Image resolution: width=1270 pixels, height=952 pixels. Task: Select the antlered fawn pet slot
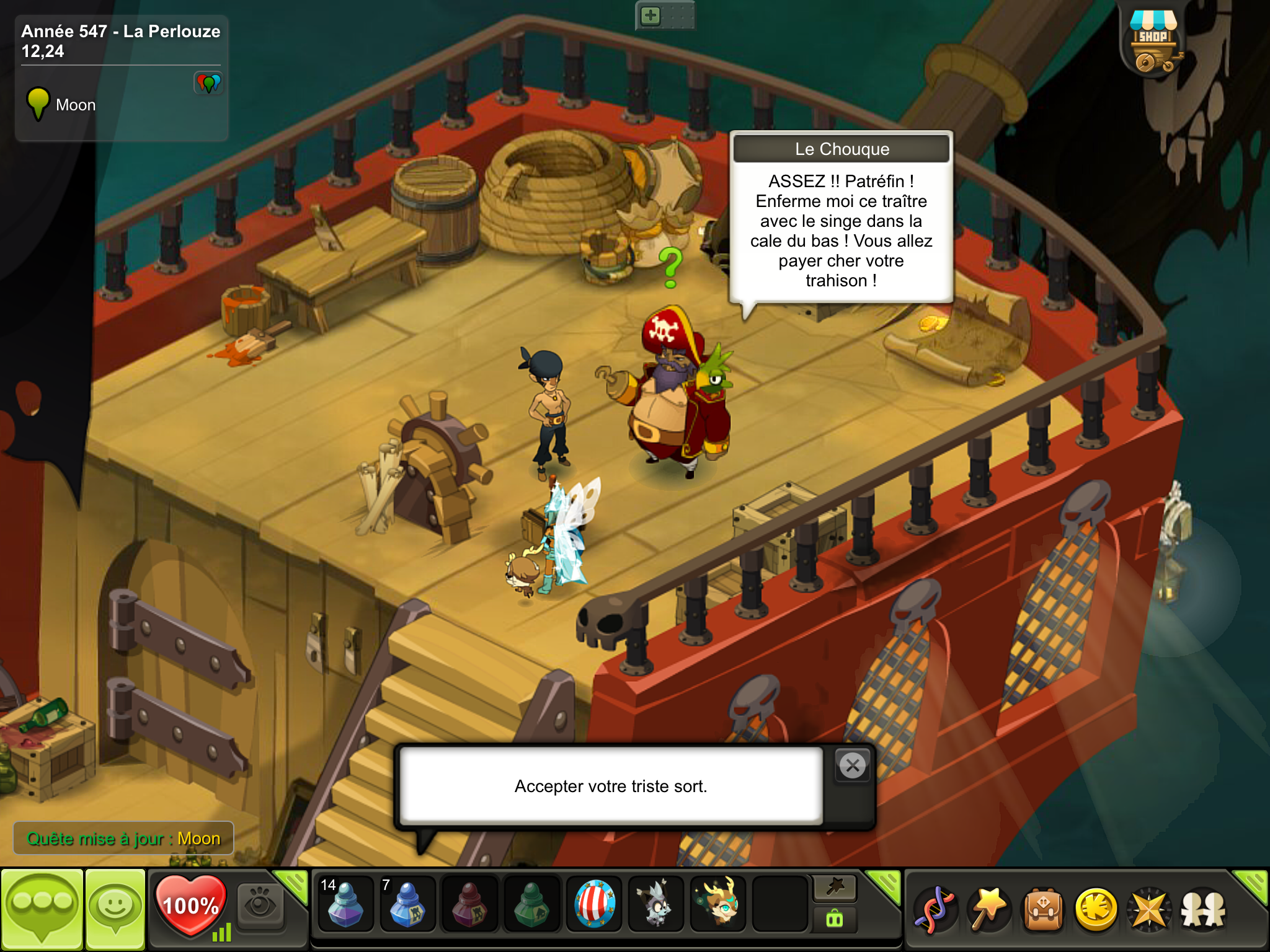point(718,904)
